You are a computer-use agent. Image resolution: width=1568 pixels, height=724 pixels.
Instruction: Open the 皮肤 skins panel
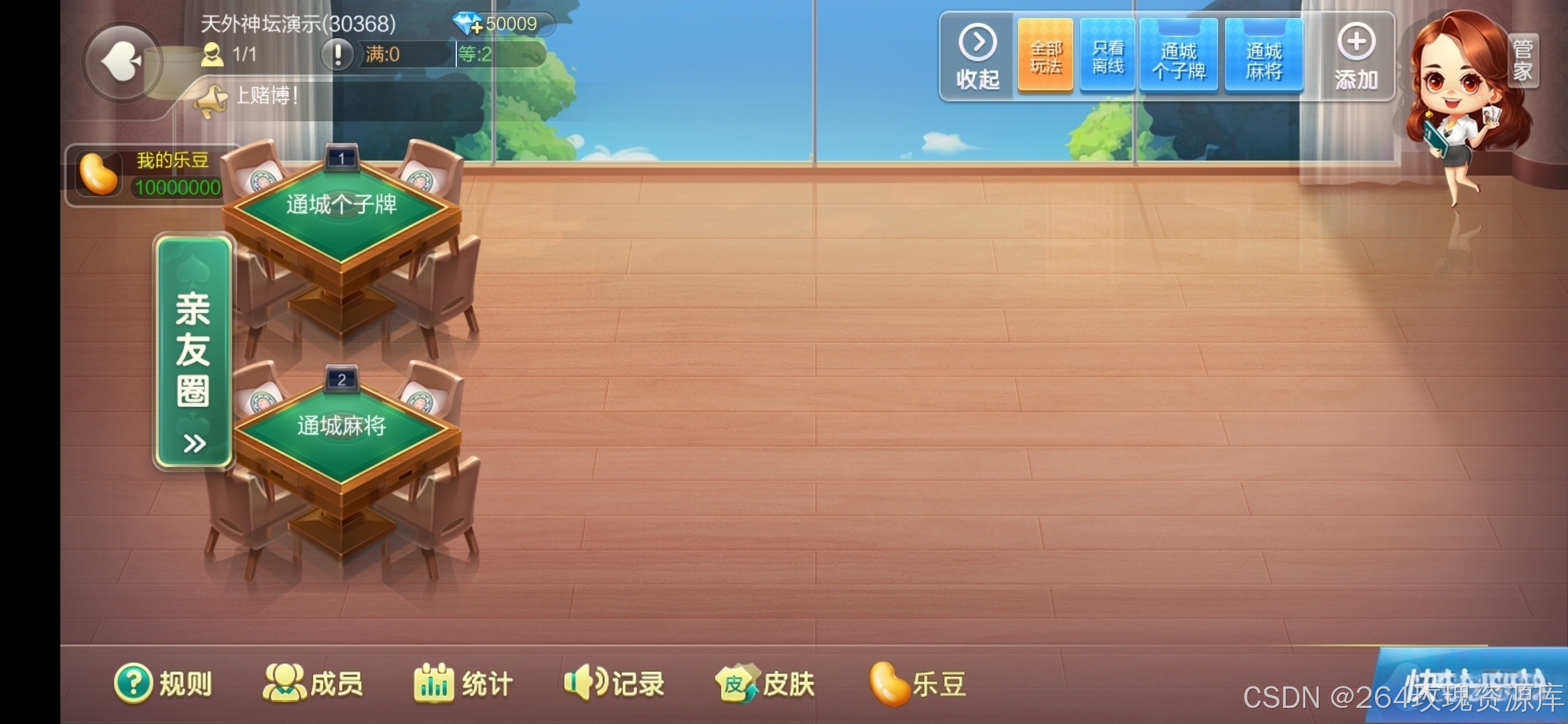tap(764, 682)
